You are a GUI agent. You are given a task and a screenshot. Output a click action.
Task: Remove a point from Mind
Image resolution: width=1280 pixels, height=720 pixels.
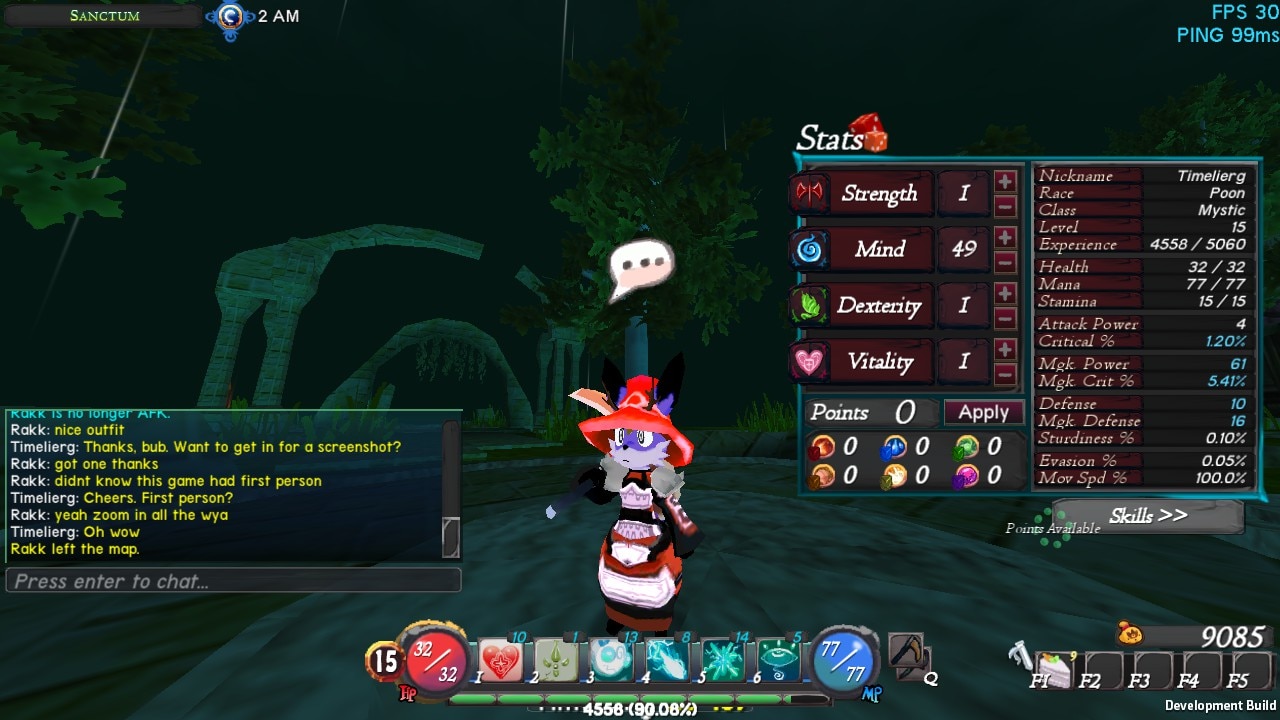coord(1005,262)
